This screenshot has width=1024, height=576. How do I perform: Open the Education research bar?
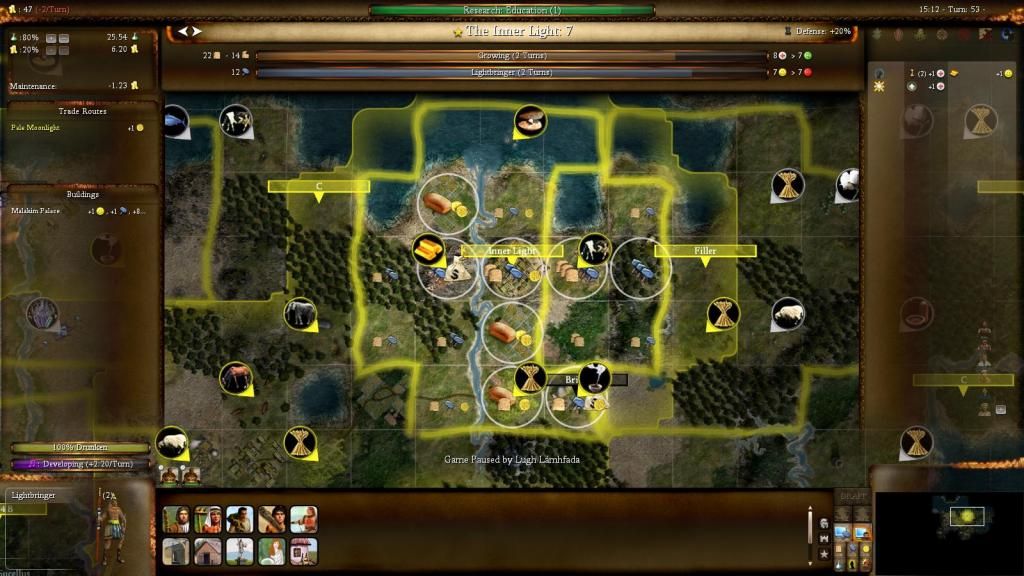pyautogui.click(x=512, y=11)
